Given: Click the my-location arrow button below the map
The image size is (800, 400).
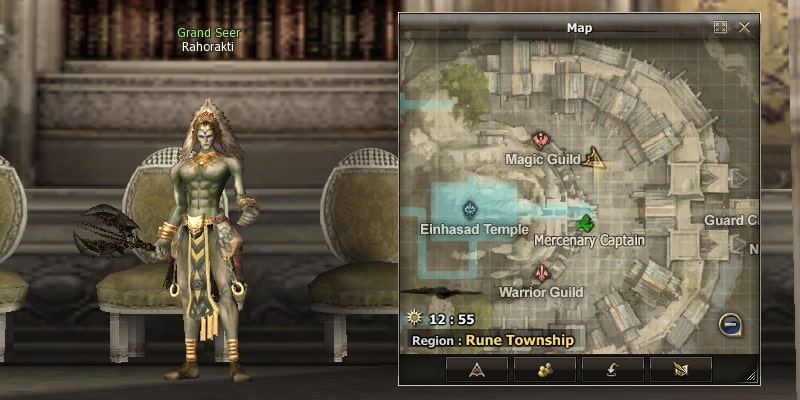Looking at the screenshot, I should tap(477, 369).
